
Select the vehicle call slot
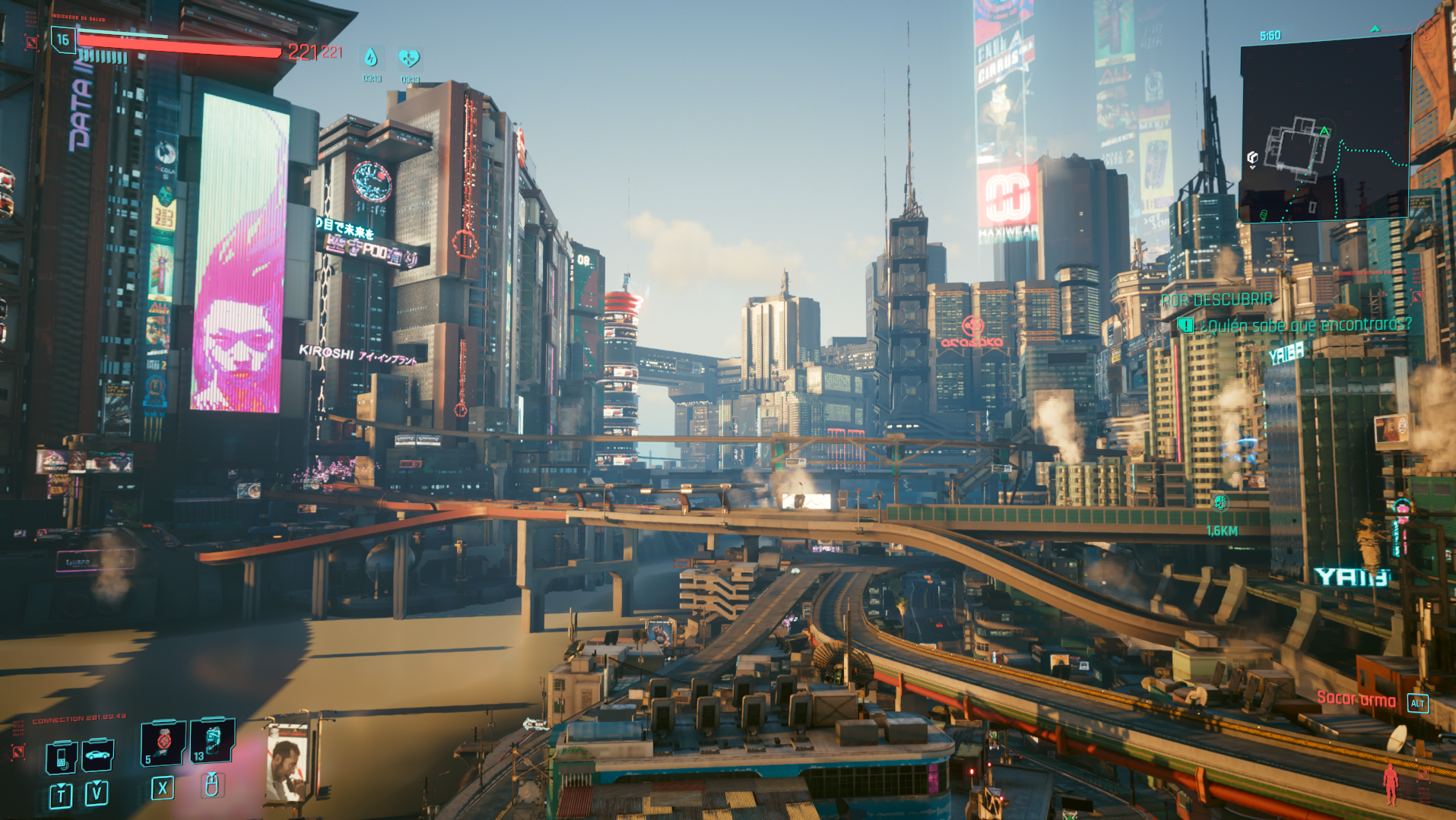coord(97,755)
